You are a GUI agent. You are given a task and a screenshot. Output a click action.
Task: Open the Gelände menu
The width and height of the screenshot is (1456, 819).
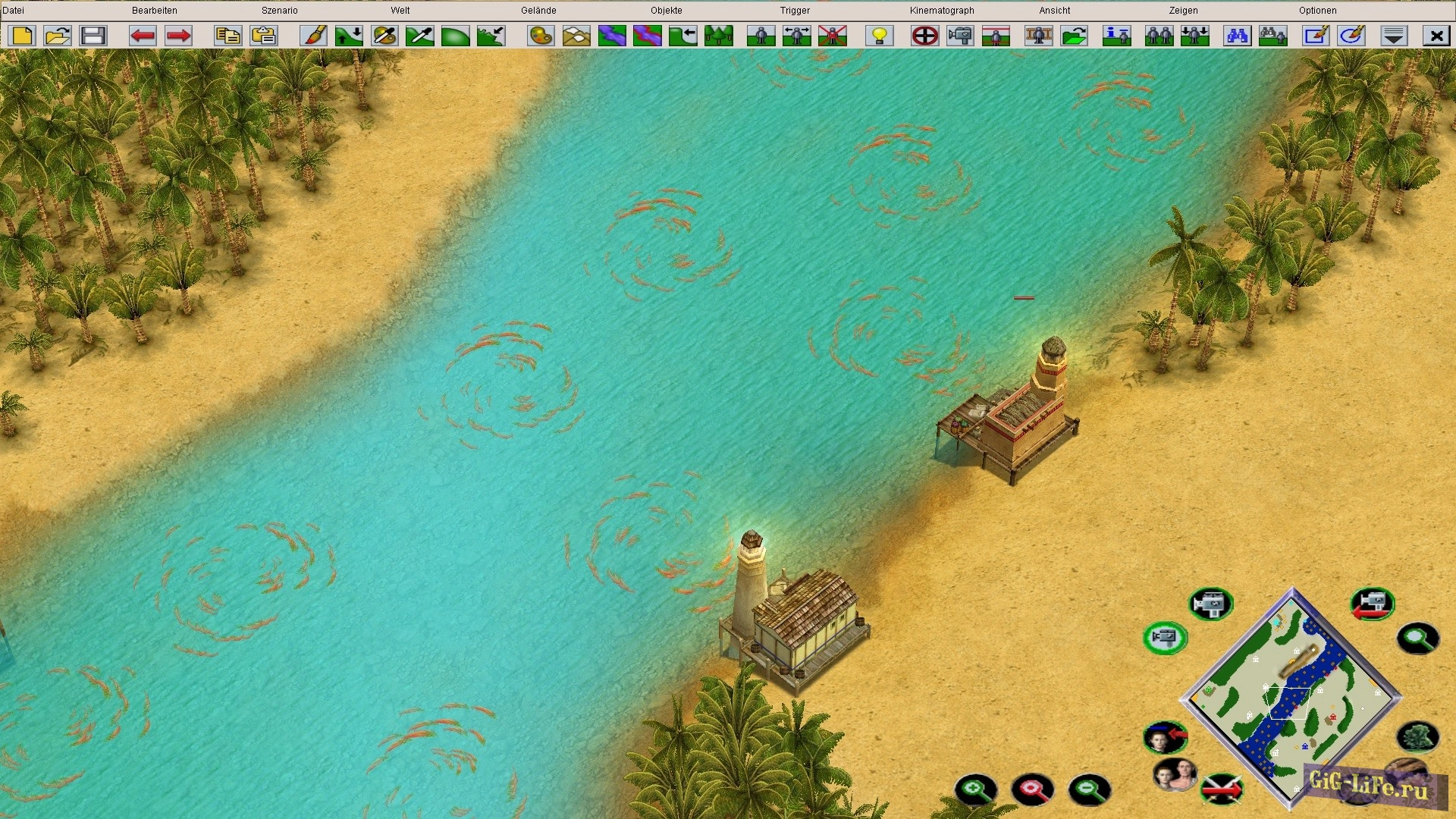coord(538,11)
